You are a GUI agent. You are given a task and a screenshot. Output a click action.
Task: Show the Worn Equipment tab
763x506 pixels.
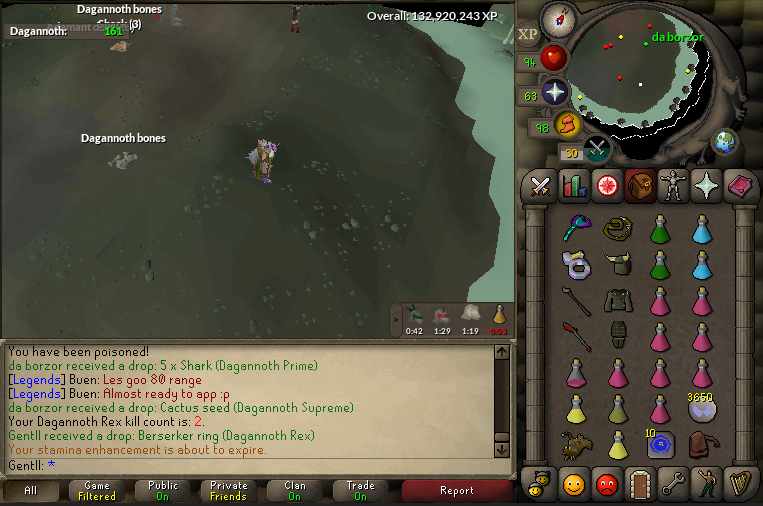coord(674,186)
